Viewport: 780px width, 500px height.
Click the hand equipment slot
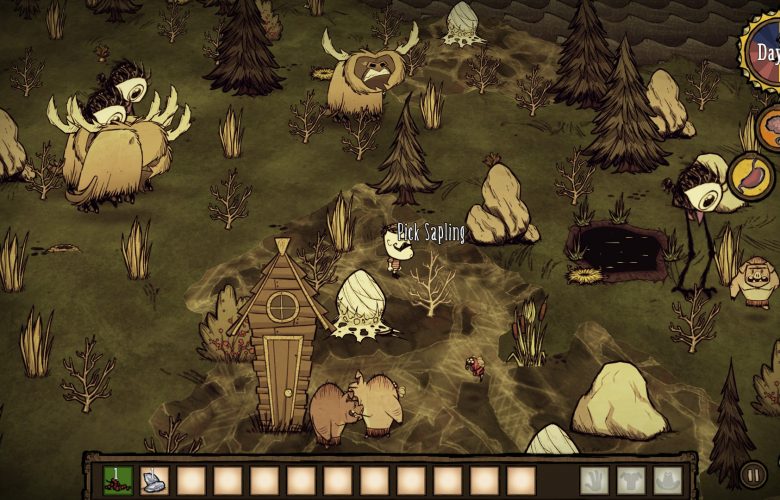point(594,481)
